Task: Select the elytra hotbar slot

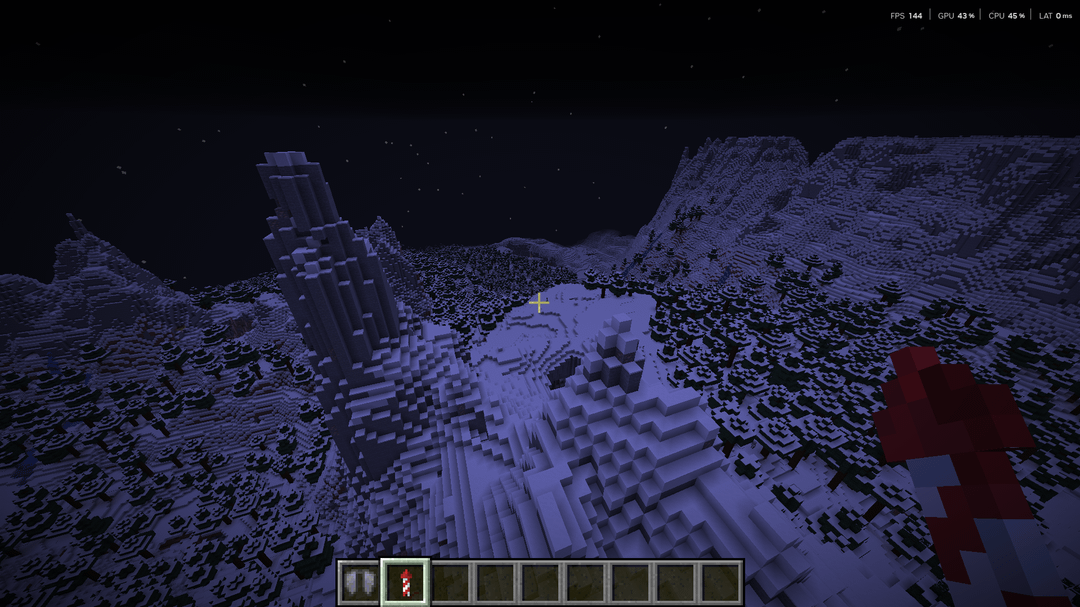Action: (x=359, y=582)
